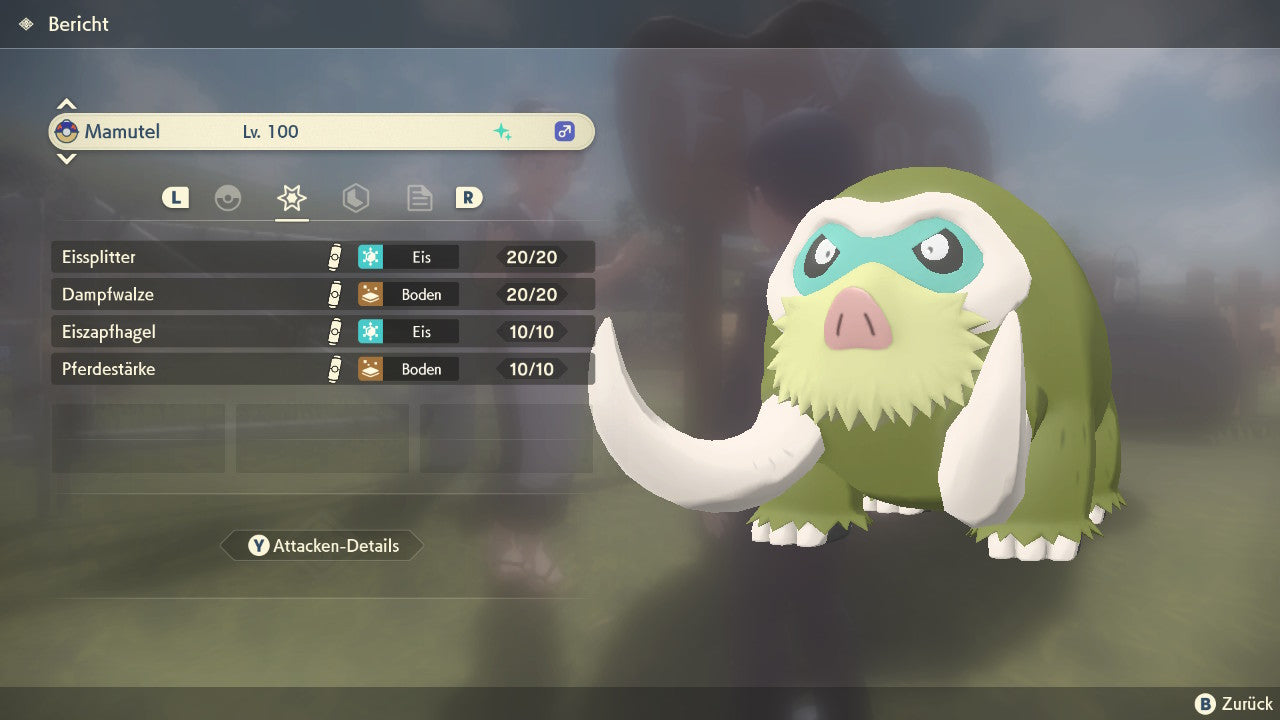
Task: Choose the Pferdestärke move row
Action: click(322, 370)
